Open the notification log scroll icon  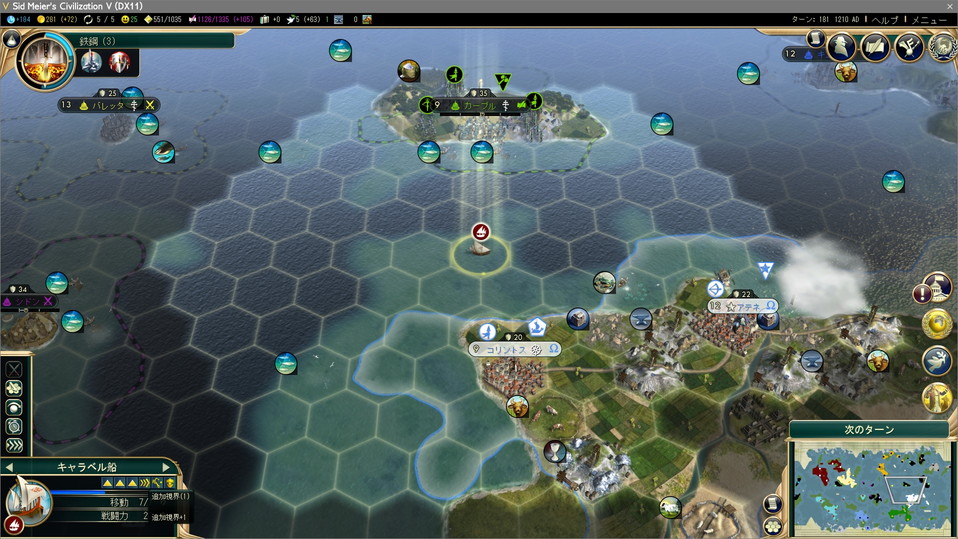click(x=816, y=38)
